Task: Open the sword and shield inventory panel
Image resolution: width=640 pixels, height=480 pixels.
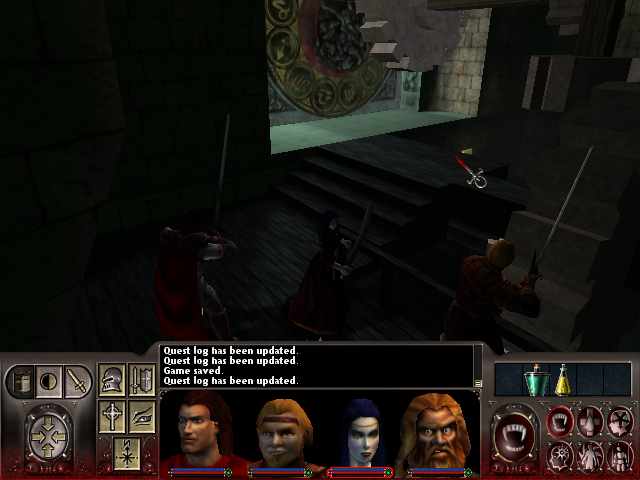Action: pyautogui.click(x=141, y=380)
